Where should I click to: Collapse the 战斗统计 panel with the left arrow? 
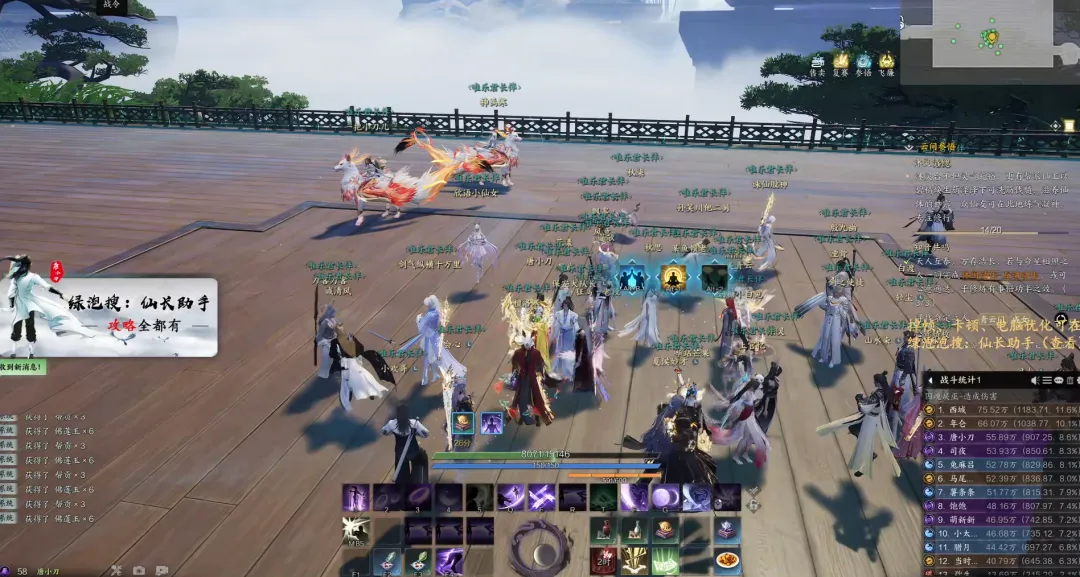pyautogui.click(x=932, y=380)
